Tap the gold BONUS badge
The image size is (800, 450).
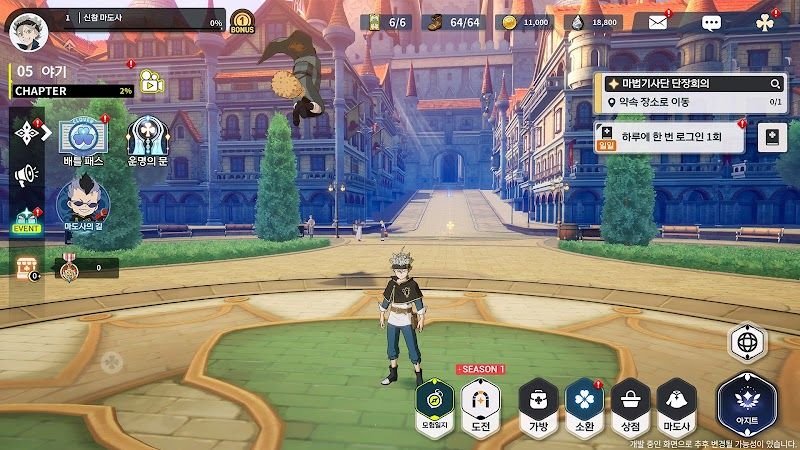click(242, 22)
